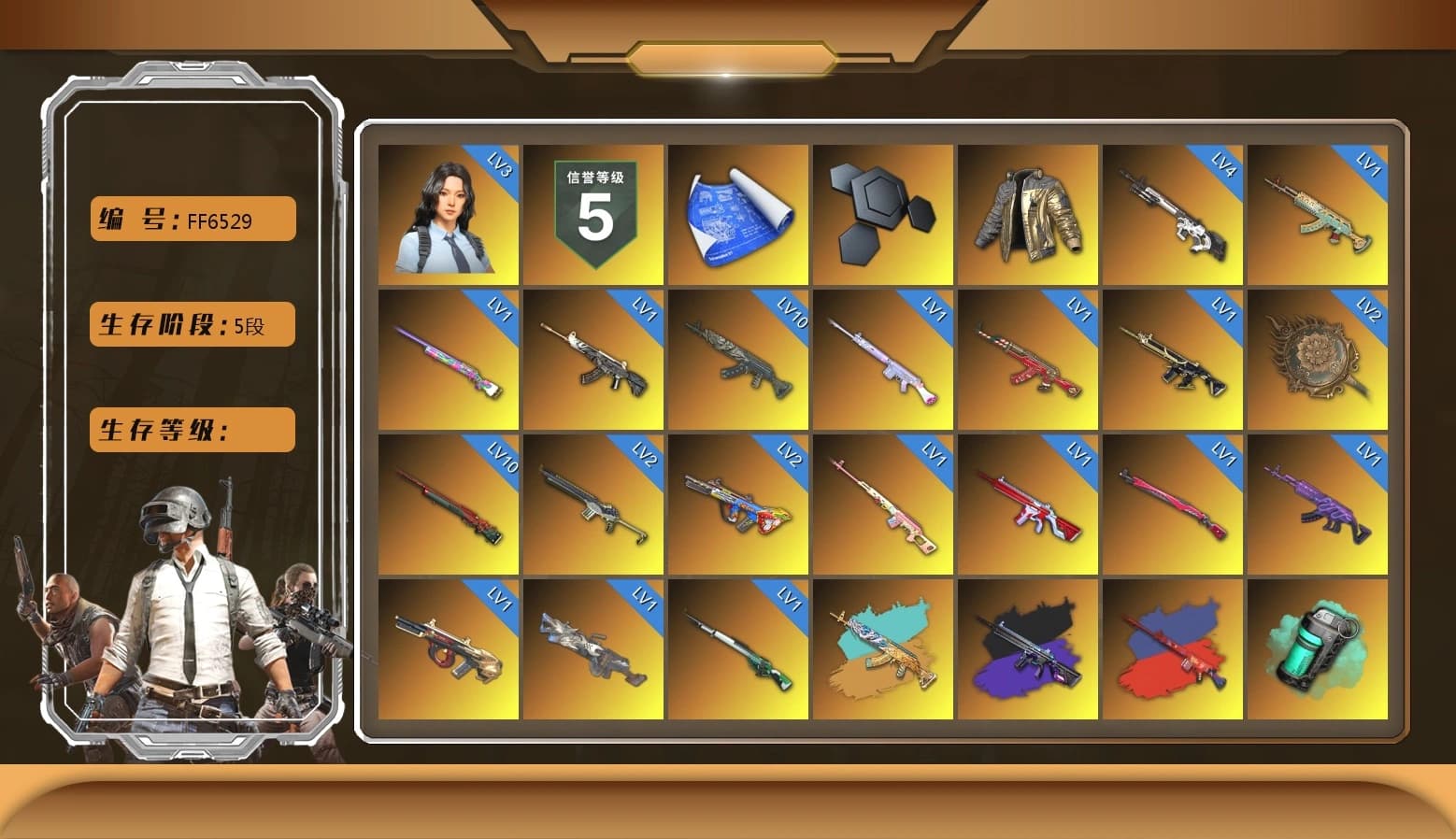Select the pink shotgun skin in third row
The image size is (1456, 839).
click(883, 505)
